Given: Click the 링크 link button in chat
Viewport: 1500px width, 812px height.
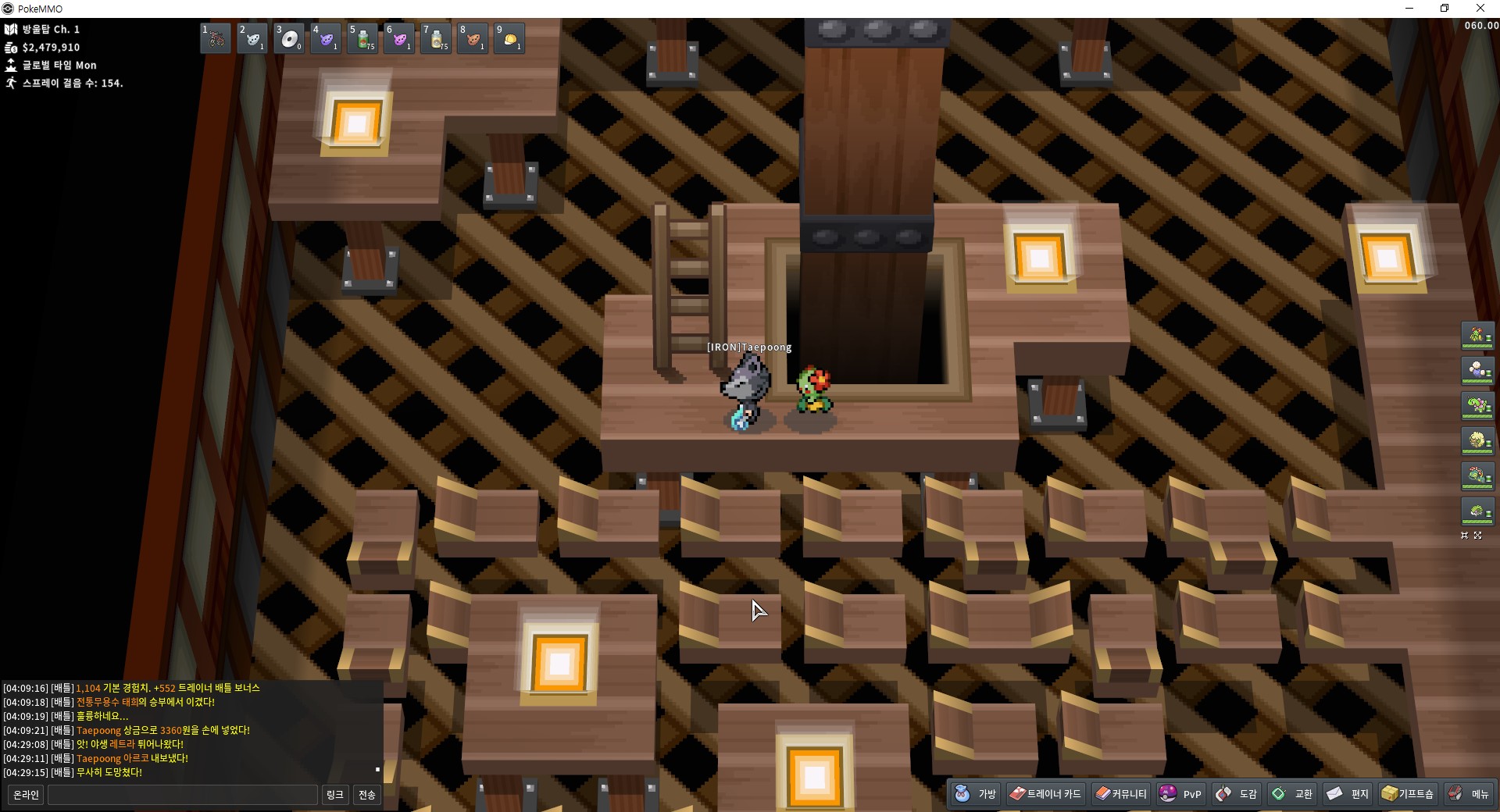Looking at the screenshot, I should [334, 795].
